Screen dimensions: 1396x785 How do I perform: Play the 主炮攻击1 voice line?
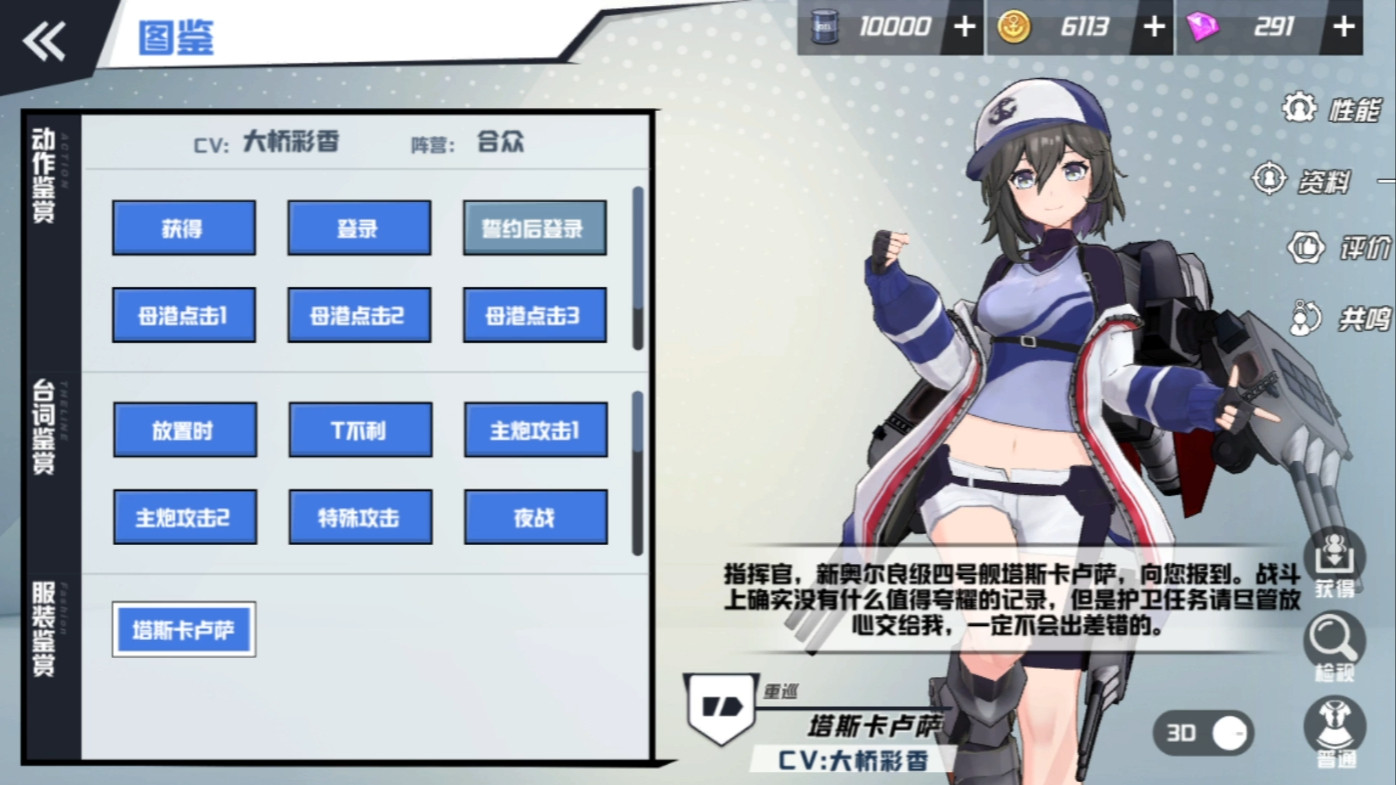[535, 430]
